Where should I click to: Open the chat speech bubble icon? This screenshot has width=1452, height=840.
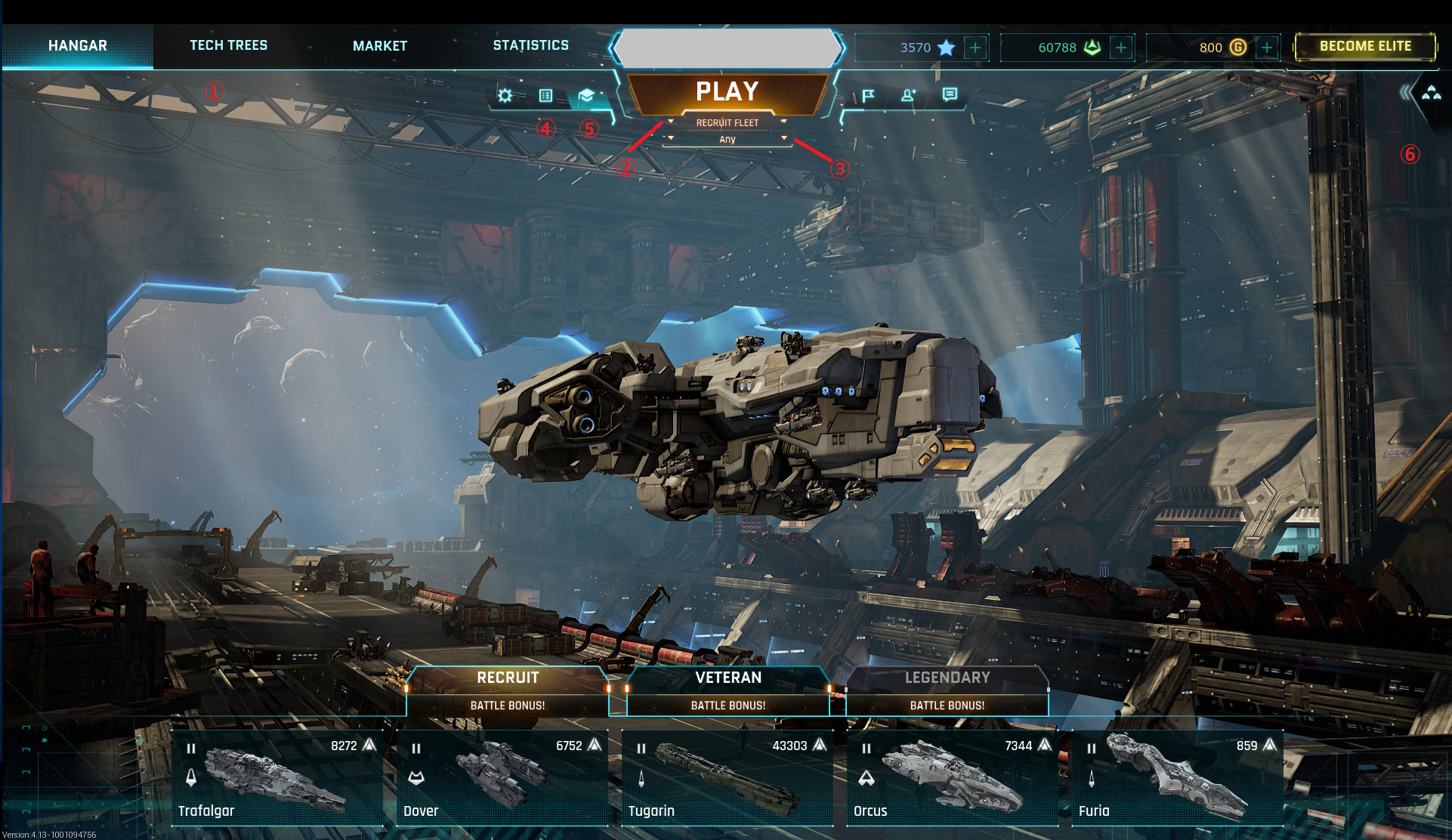click(950, 94)
